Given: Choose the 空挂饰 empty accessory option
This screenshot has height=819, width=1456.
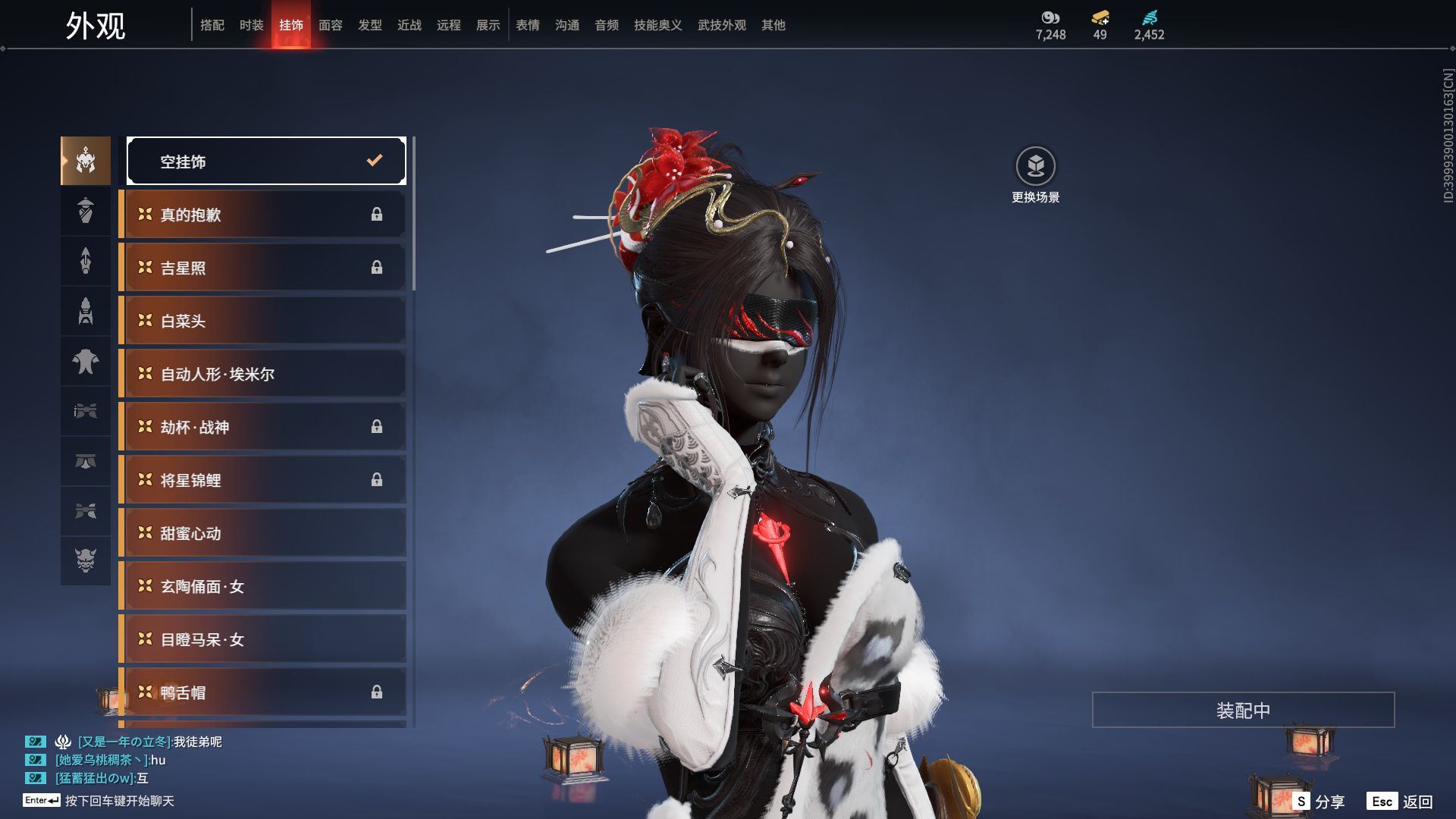Looking at the screenshot, I should pyautogui.click(x=266, y=161).
